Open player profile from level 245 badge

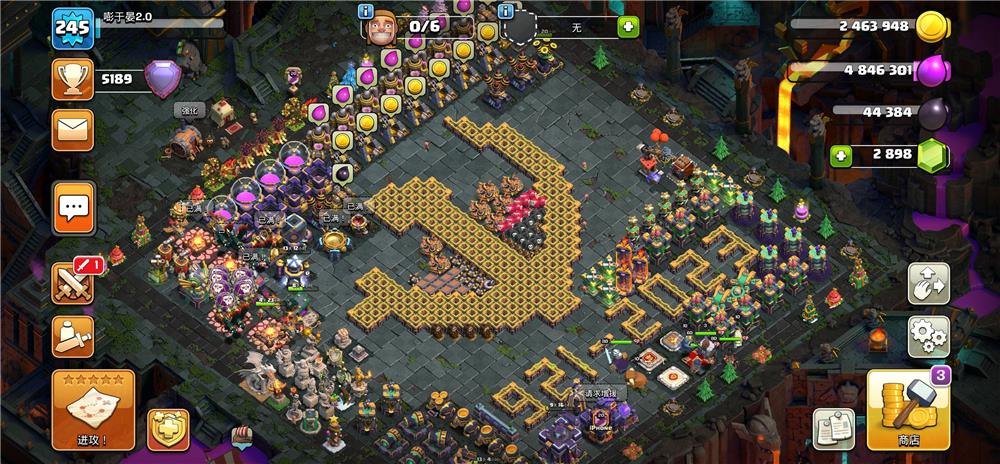[73, 27]
